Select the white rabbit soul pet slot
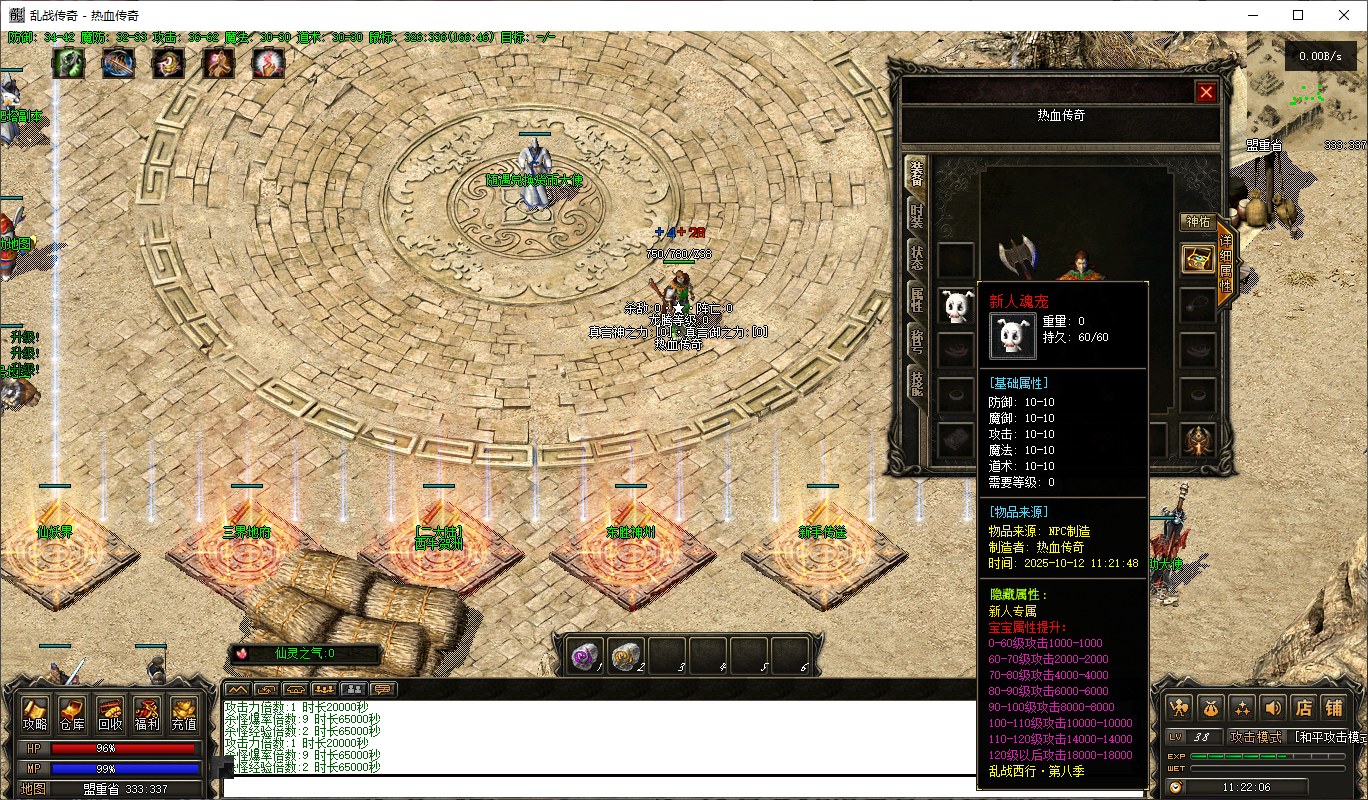Viewport: 1368px width, 800px height. pyautogui.click(x=957, y=304)
